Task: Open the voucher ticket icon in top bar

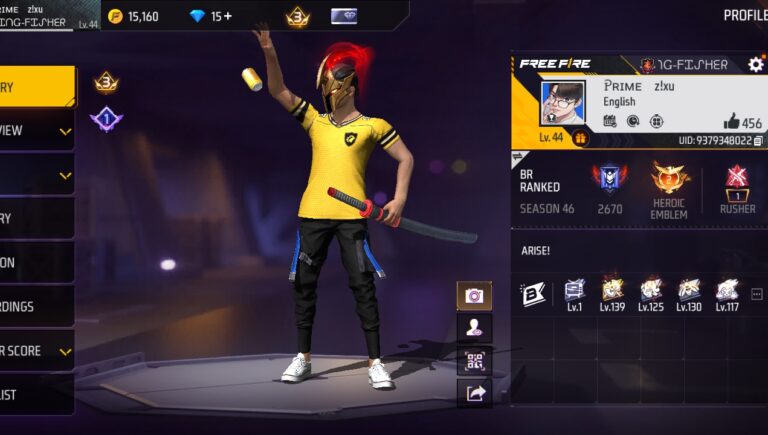Action: pos(344,16)
